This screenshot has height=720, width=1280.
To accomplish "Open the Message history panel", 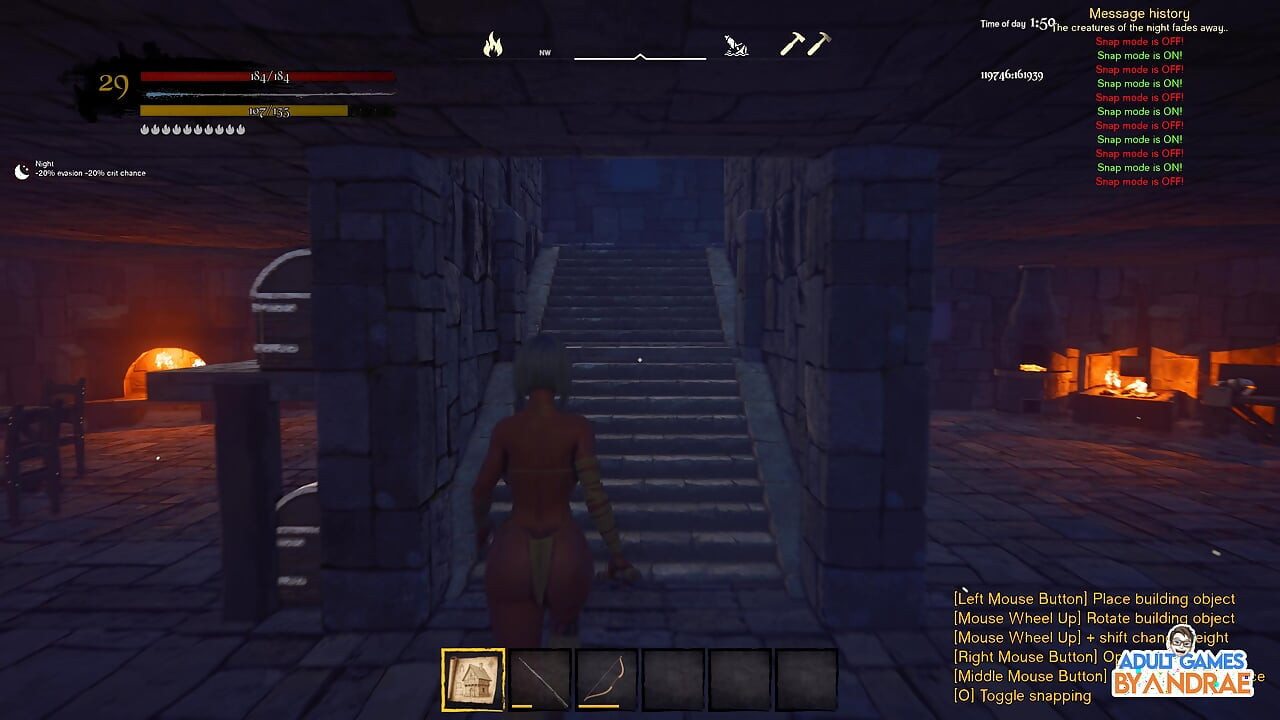I will pyautogui.click(x=1139, y=12).
